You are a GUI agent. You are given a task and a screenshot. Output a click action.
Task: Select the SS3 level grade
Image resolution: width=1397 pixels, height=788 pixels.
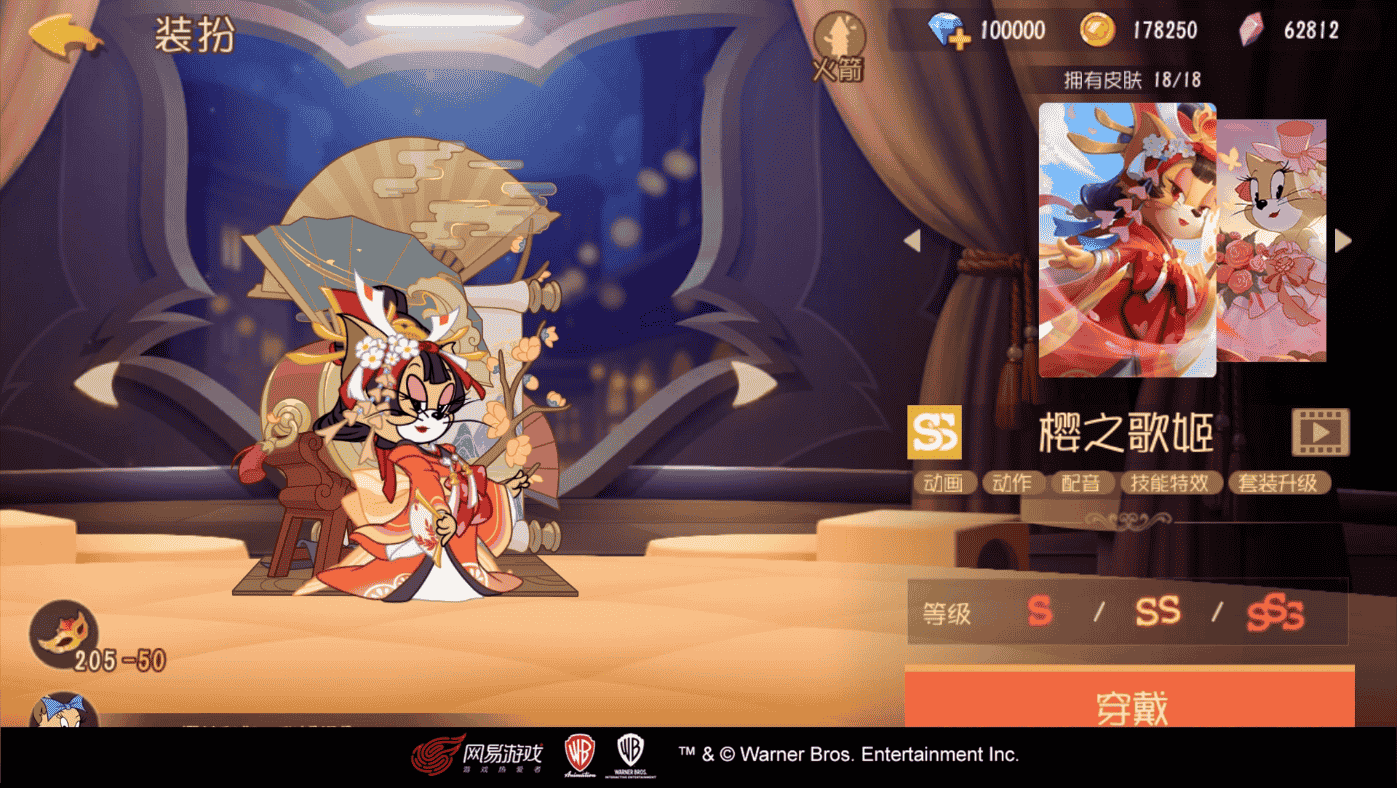[x=1274, y=614]
